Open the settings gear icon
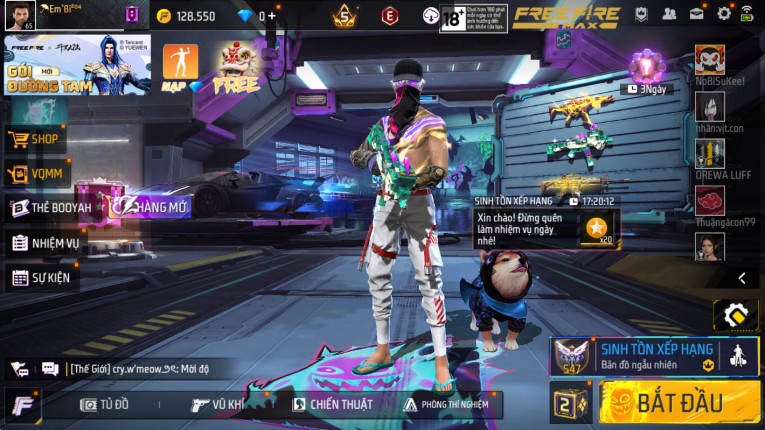The height and width of the screenshot is (430, 765). [724, 14]
